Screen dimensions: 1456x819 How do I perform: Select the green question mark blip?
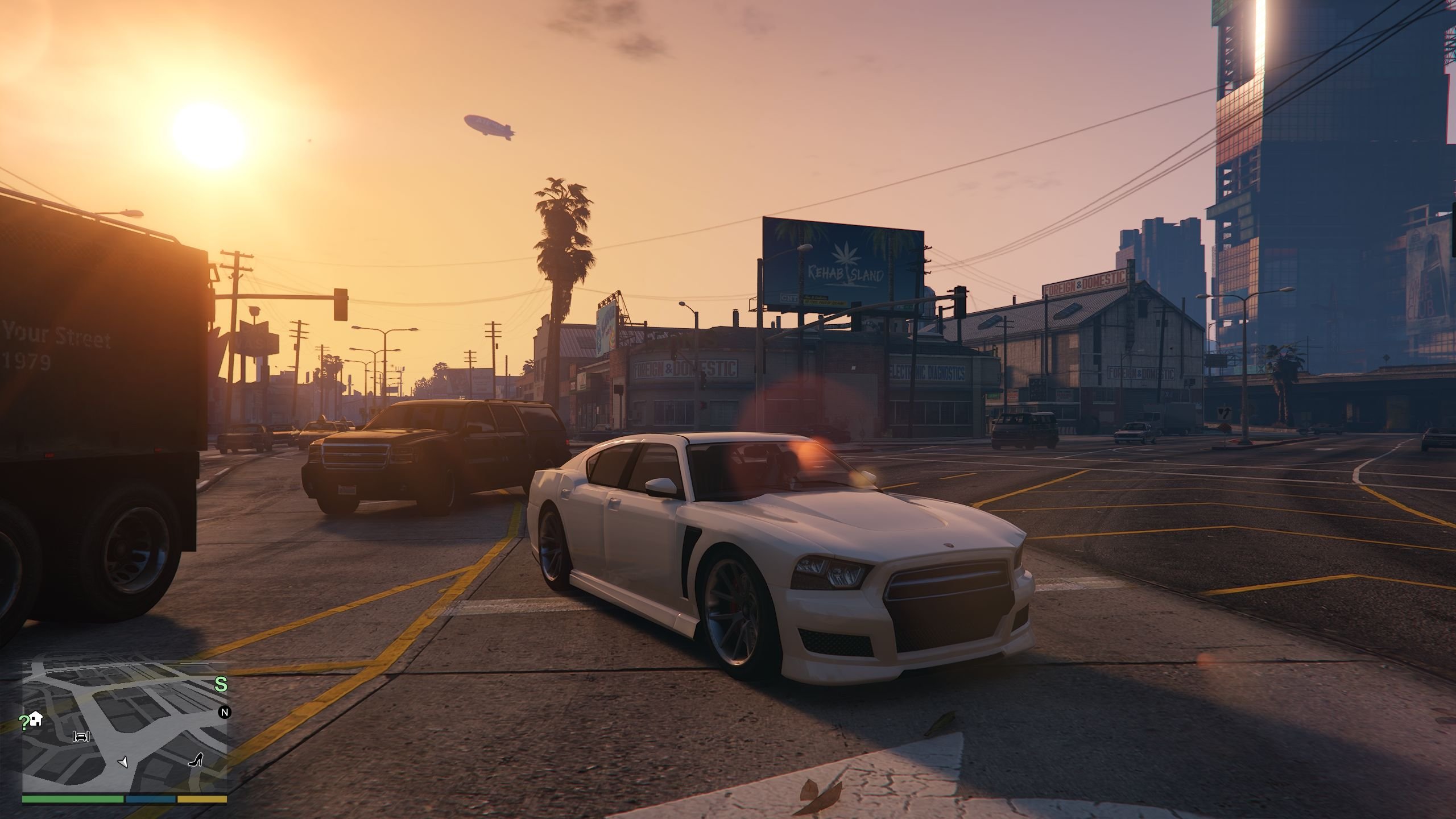(24, 723)
